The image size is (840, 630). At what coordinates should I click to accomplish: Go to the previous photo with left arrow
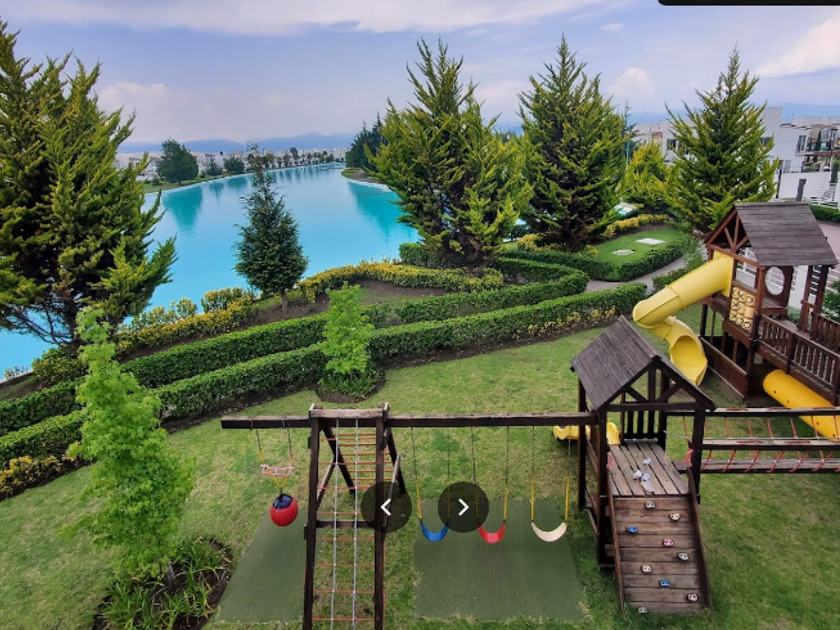click(x=386, y=507)
